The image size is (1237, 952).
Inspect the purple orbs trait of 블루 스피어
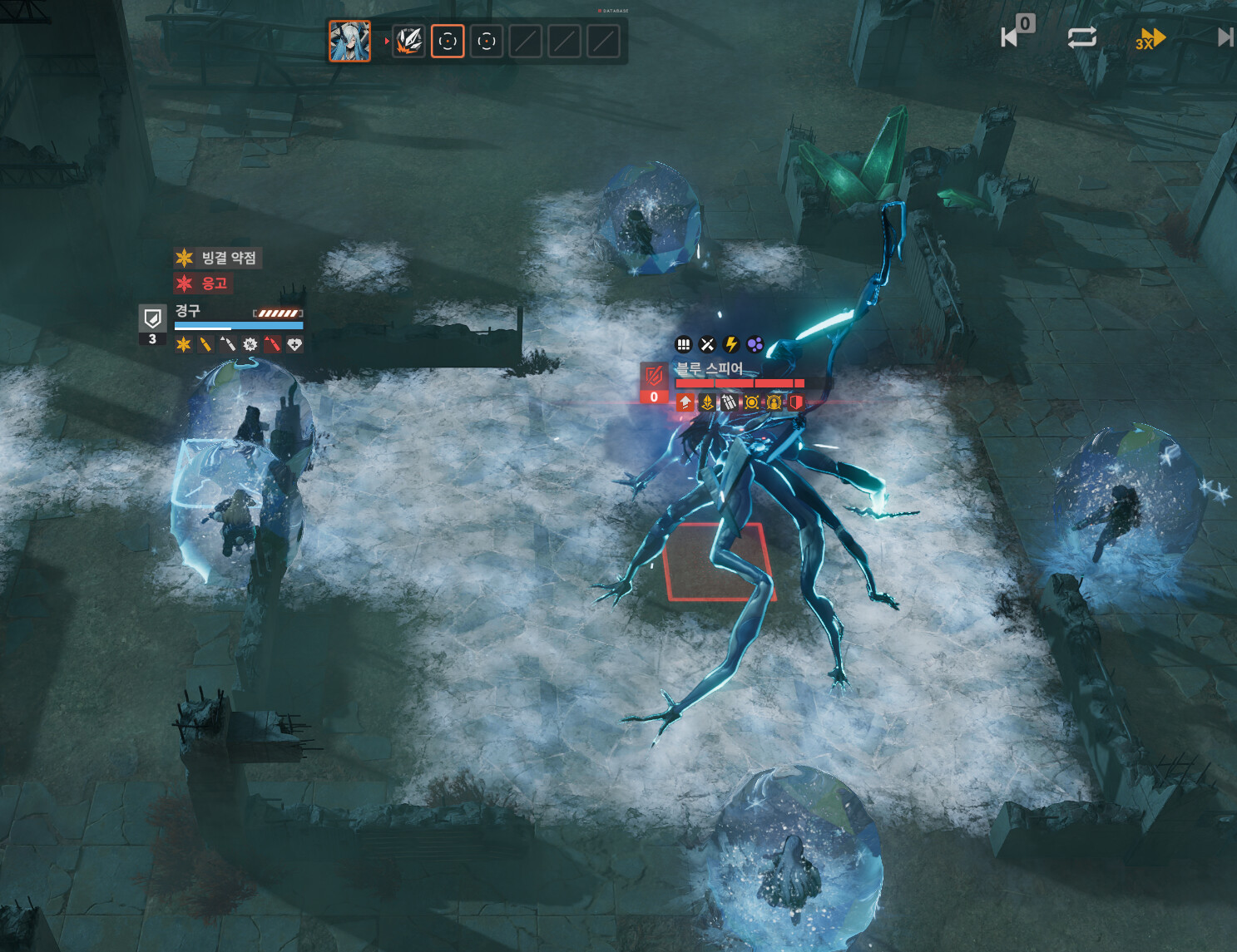click(755, 344)
